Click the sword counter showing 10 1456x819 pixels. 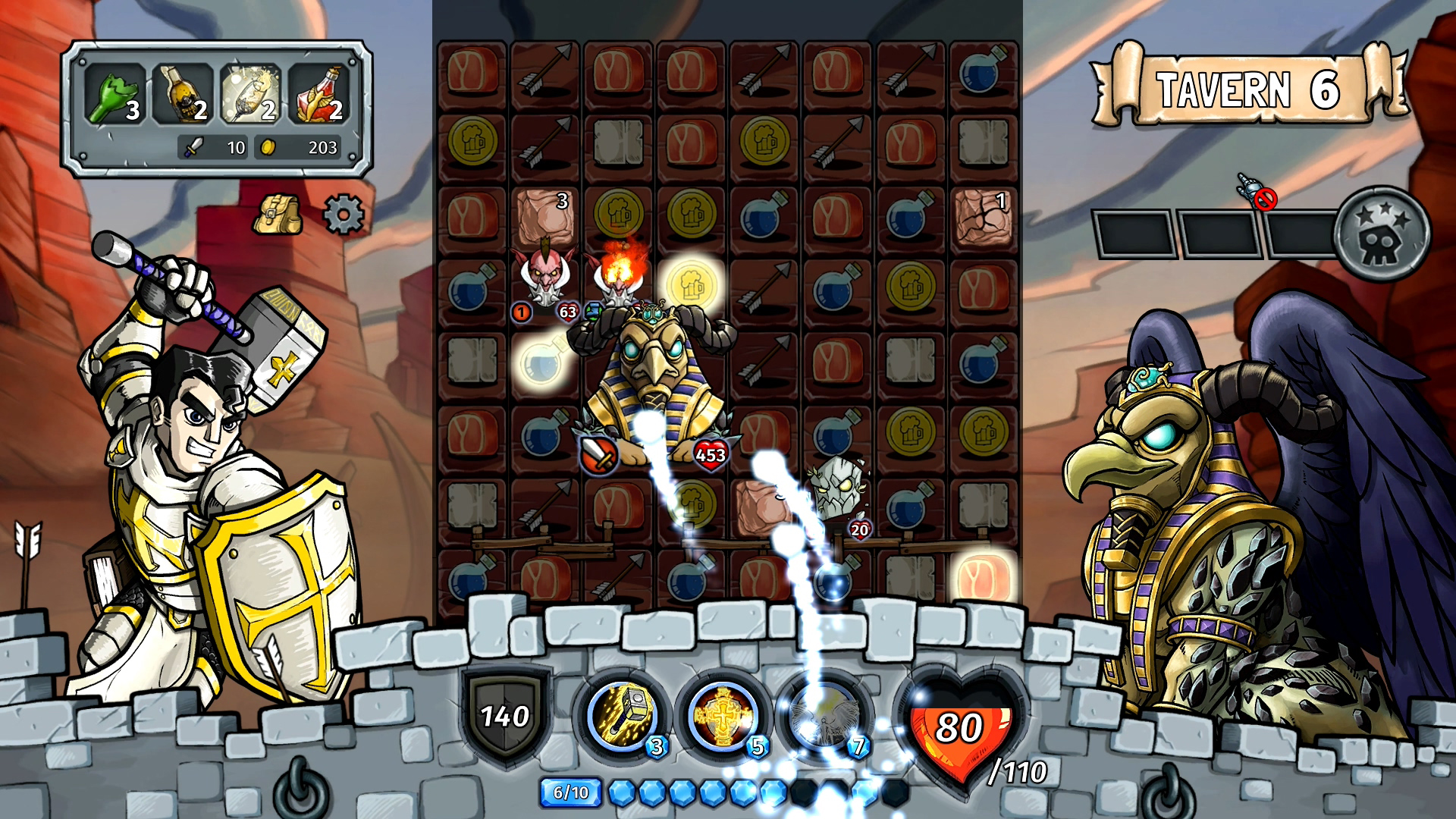click(212, 149)
